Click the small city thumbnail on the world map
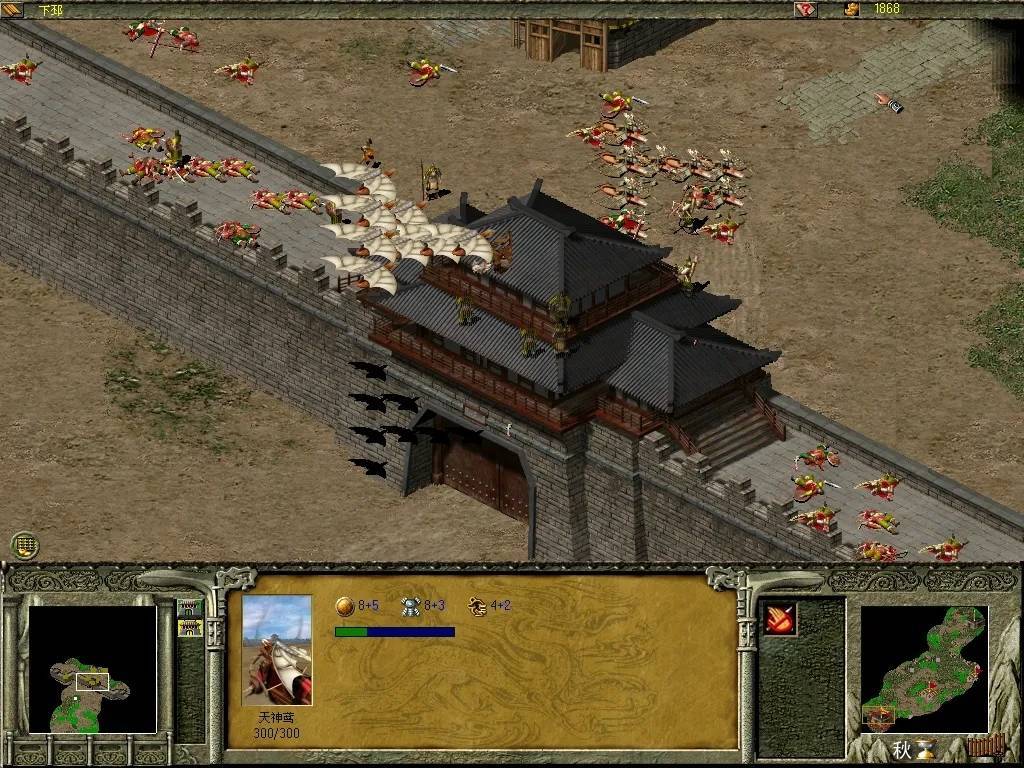Image resolution: width=1024 pixels, height=768 pixels. 881,716
